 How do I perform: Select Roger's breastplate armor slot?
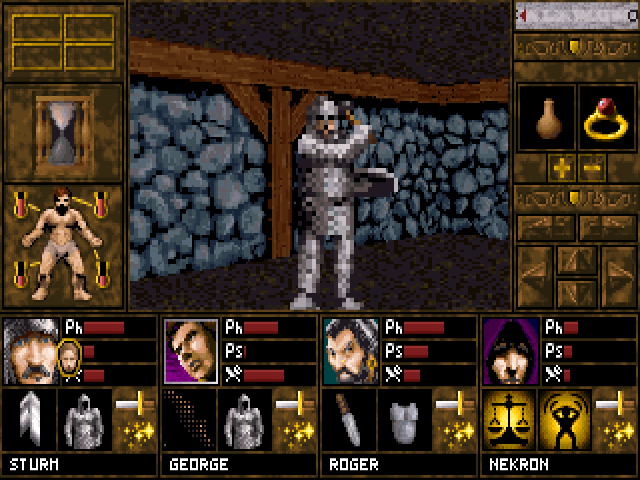[x=402, y=418]
